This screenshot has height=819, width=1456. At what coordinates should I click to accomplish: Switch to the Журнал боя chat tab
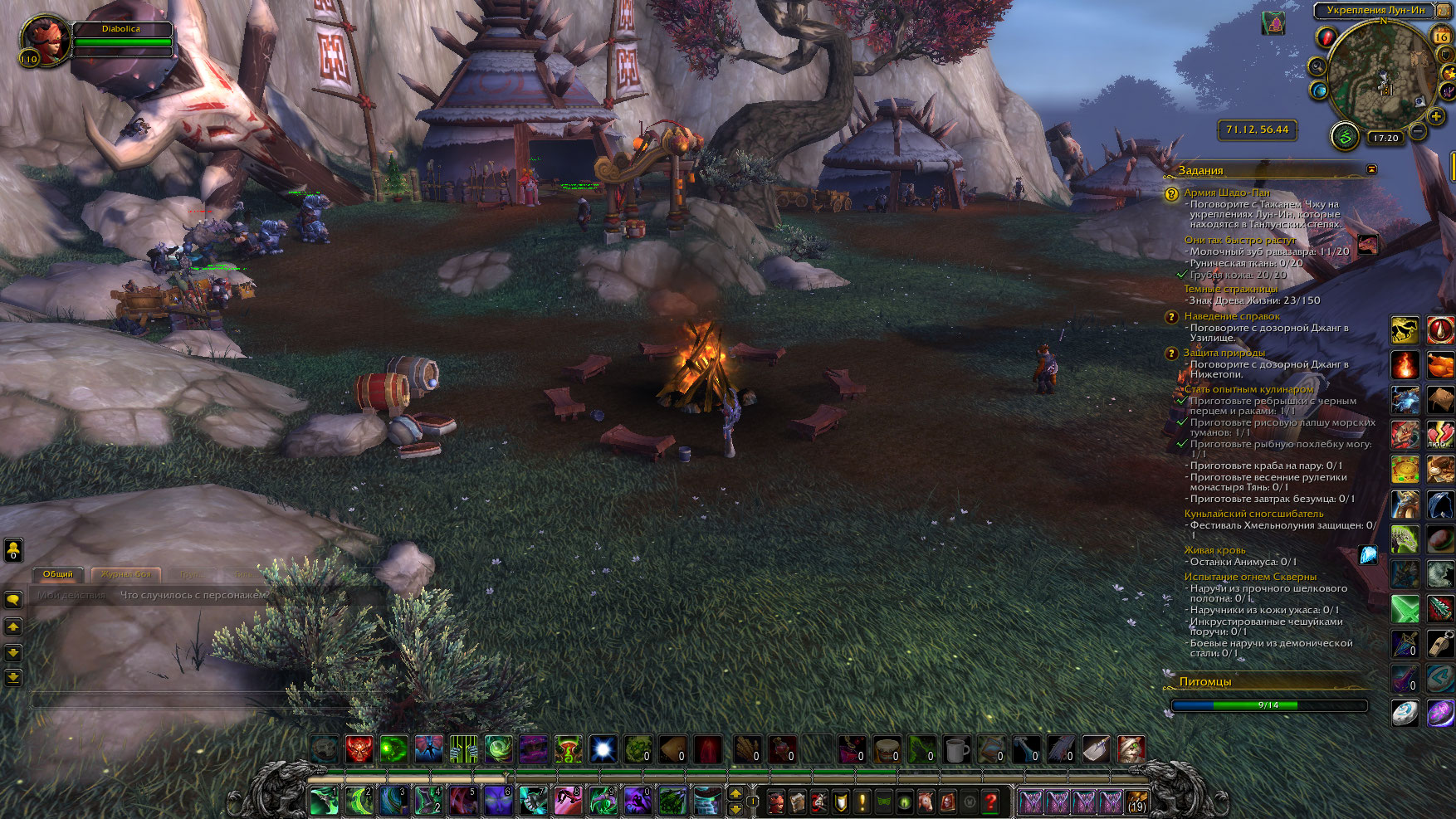(126, 574)
